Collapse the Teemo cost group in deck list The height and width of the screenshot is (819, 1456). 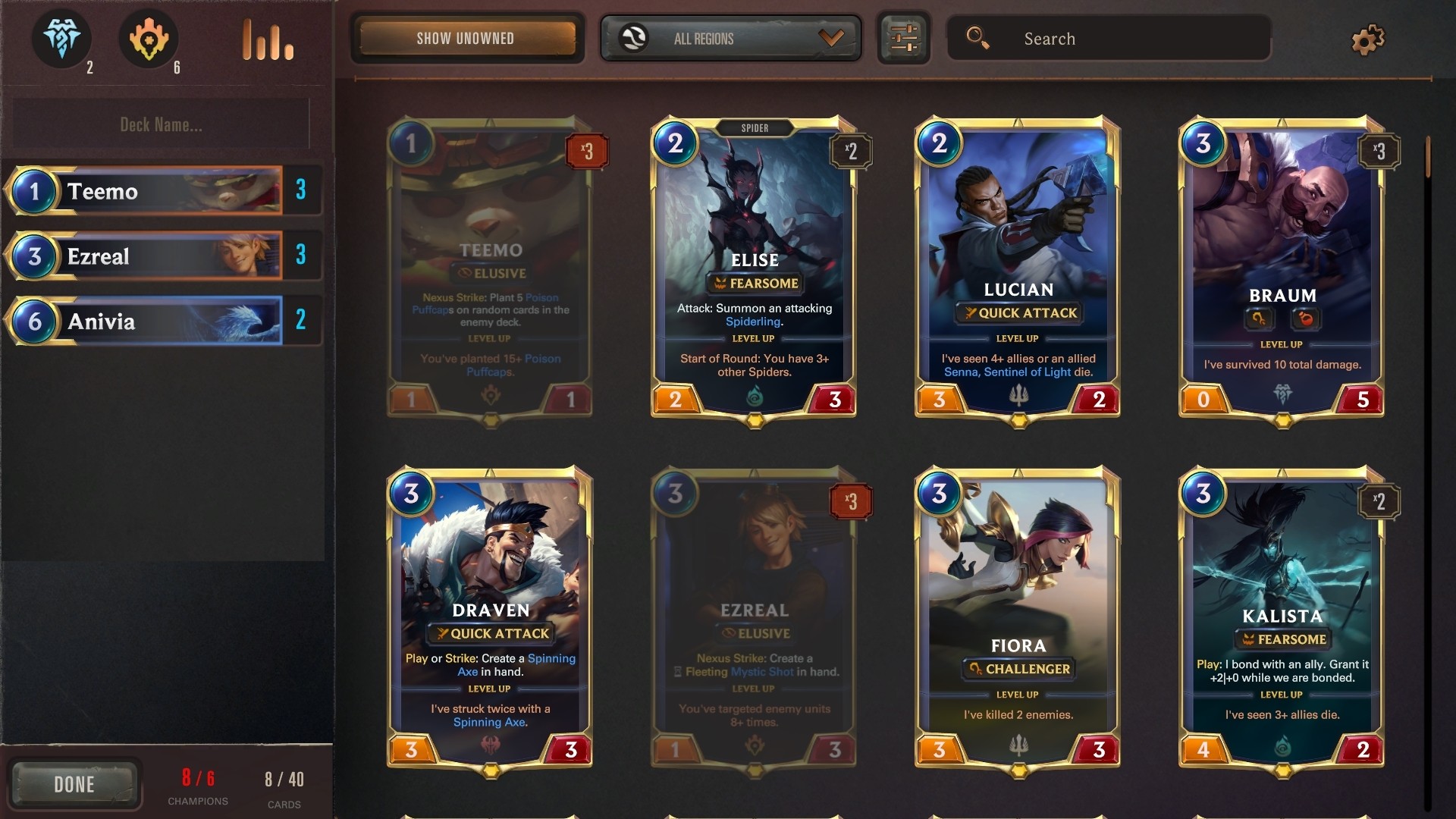click(33, 191)
